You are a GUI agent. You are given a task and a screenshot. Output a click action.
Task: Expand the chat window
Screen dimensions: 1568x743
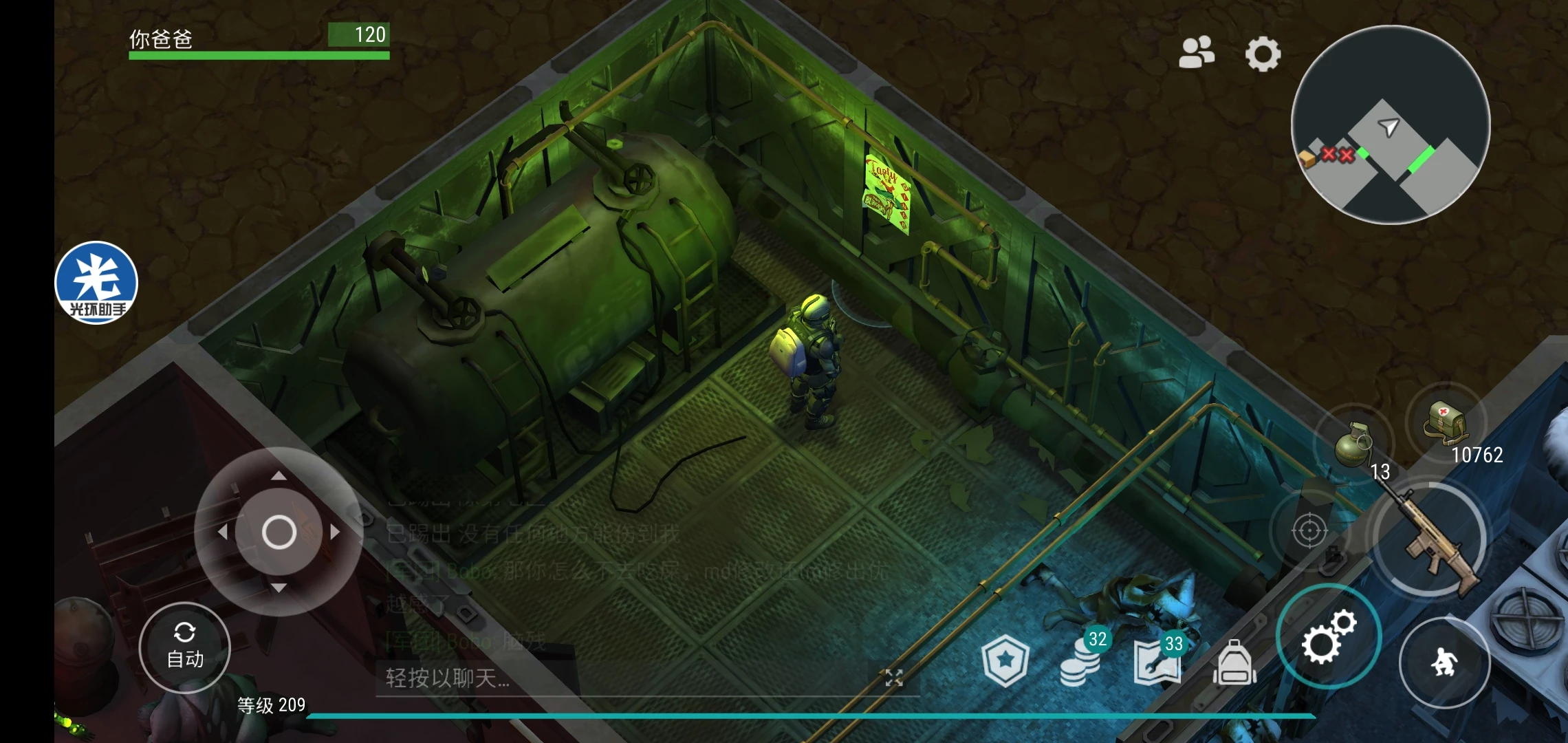point(893,678)
